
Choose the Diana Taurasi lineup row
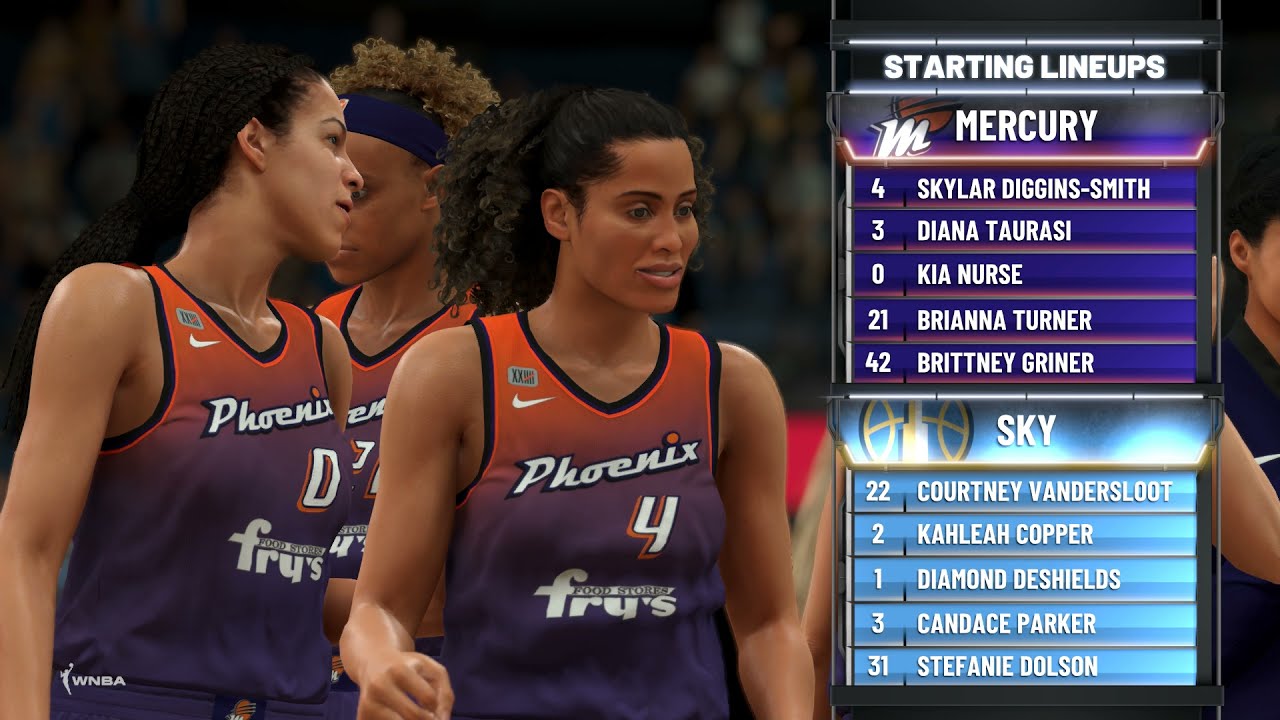pos(1025,231)
